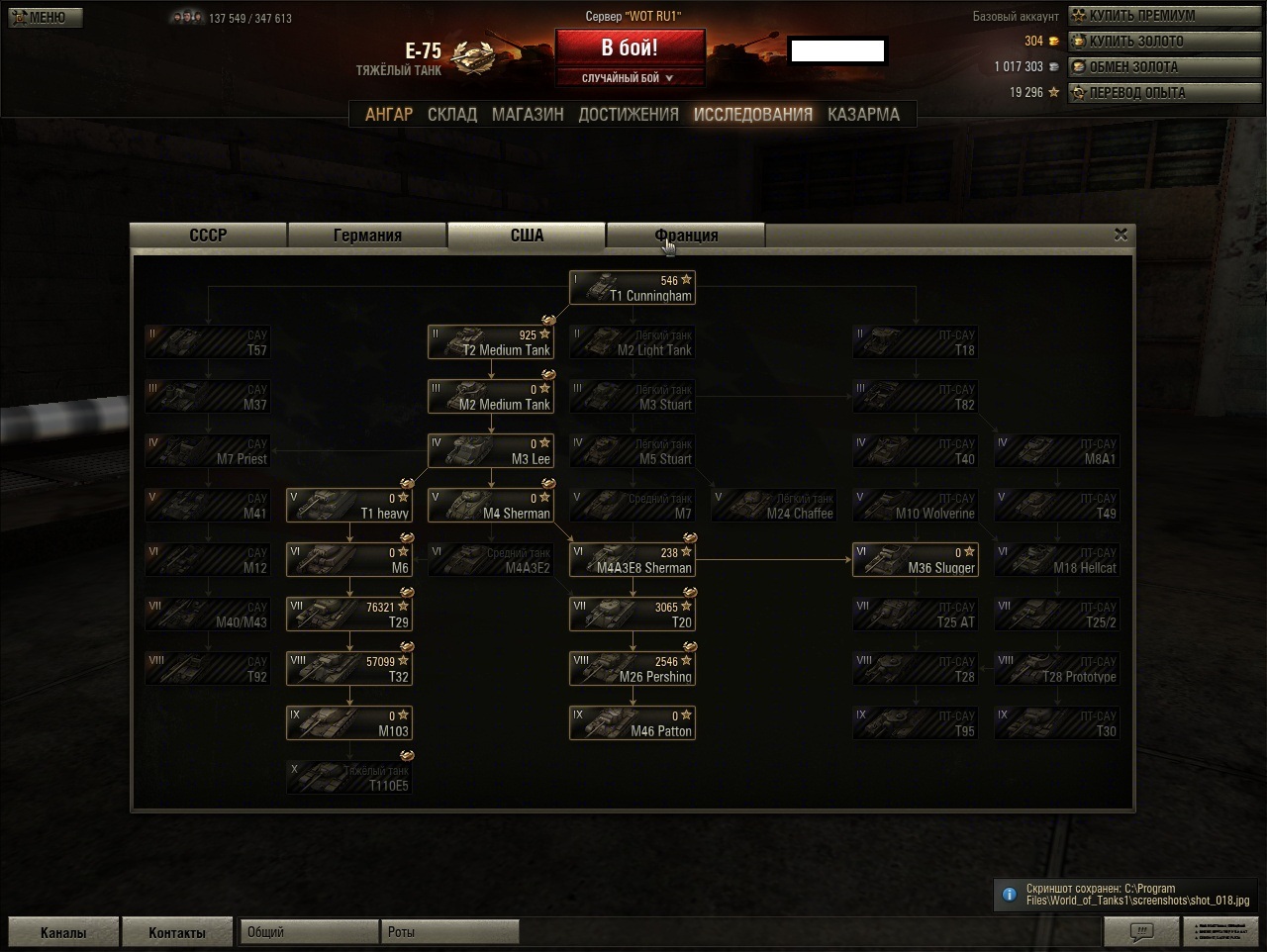The width and height of the screenshot is (1267, 952).
Task: Open the Каналы chat channels
Action: pyautogui.click(x=63, y=932)
